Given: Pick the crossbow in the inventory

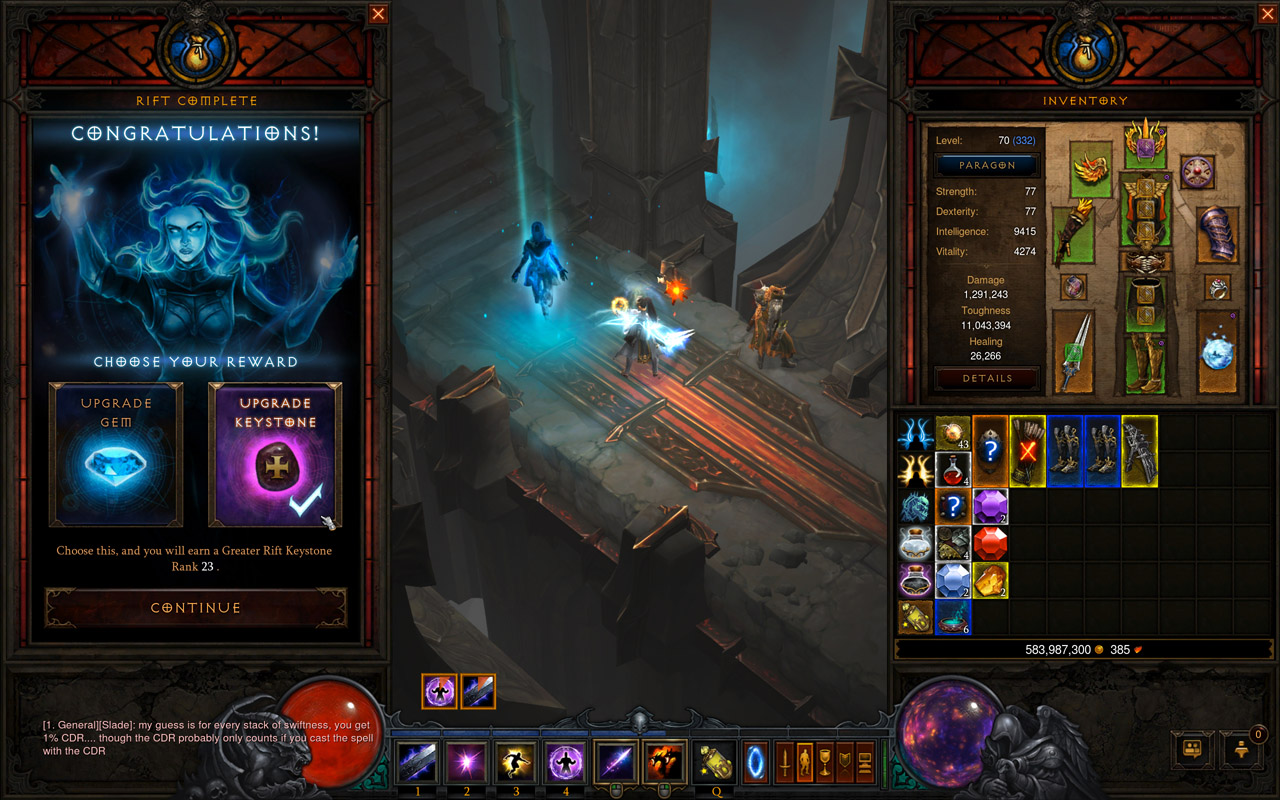Looking at the screenshot, I should point(1139,451).
